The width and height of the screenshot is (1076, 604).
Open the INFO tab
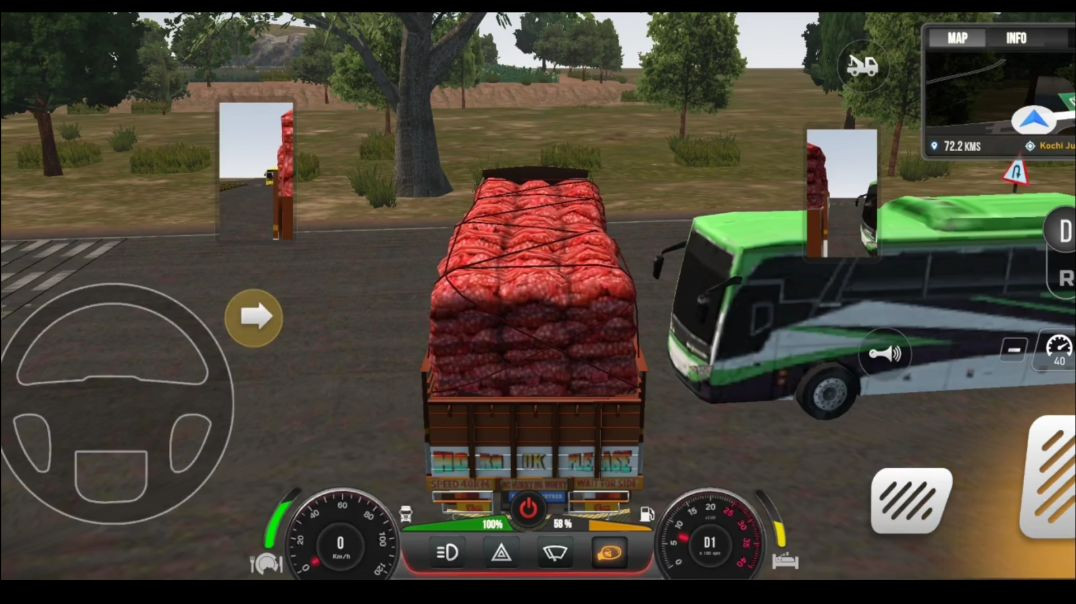pyautogui.click(x=1016, y=38)
